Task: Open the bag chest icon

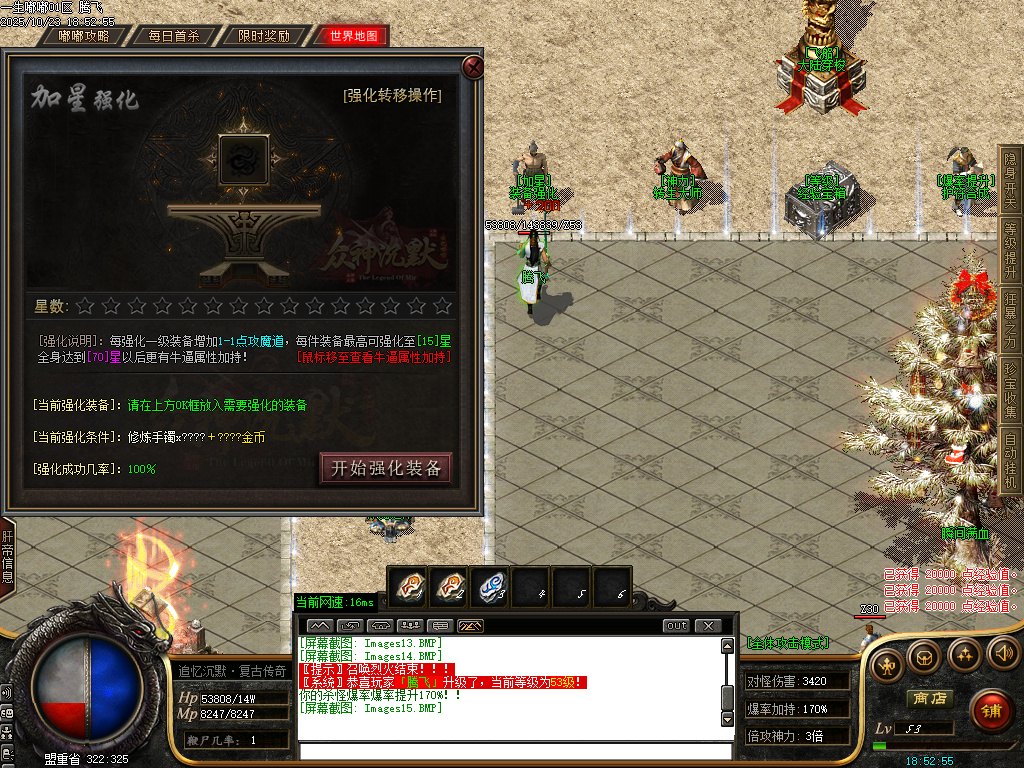Action: point(924,655)
